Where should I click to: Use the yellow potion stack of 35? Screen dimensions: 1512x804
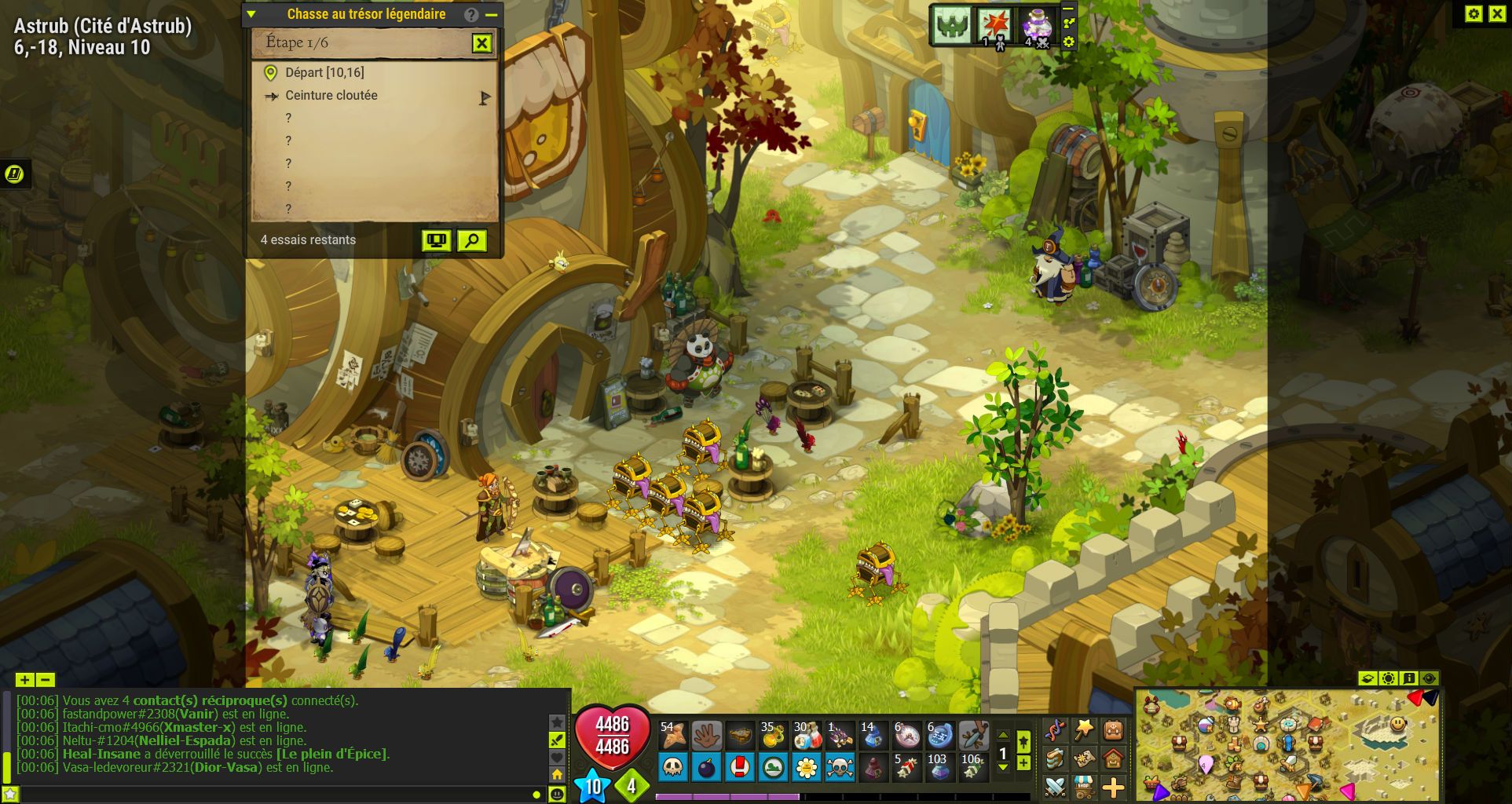coord(773,736)
